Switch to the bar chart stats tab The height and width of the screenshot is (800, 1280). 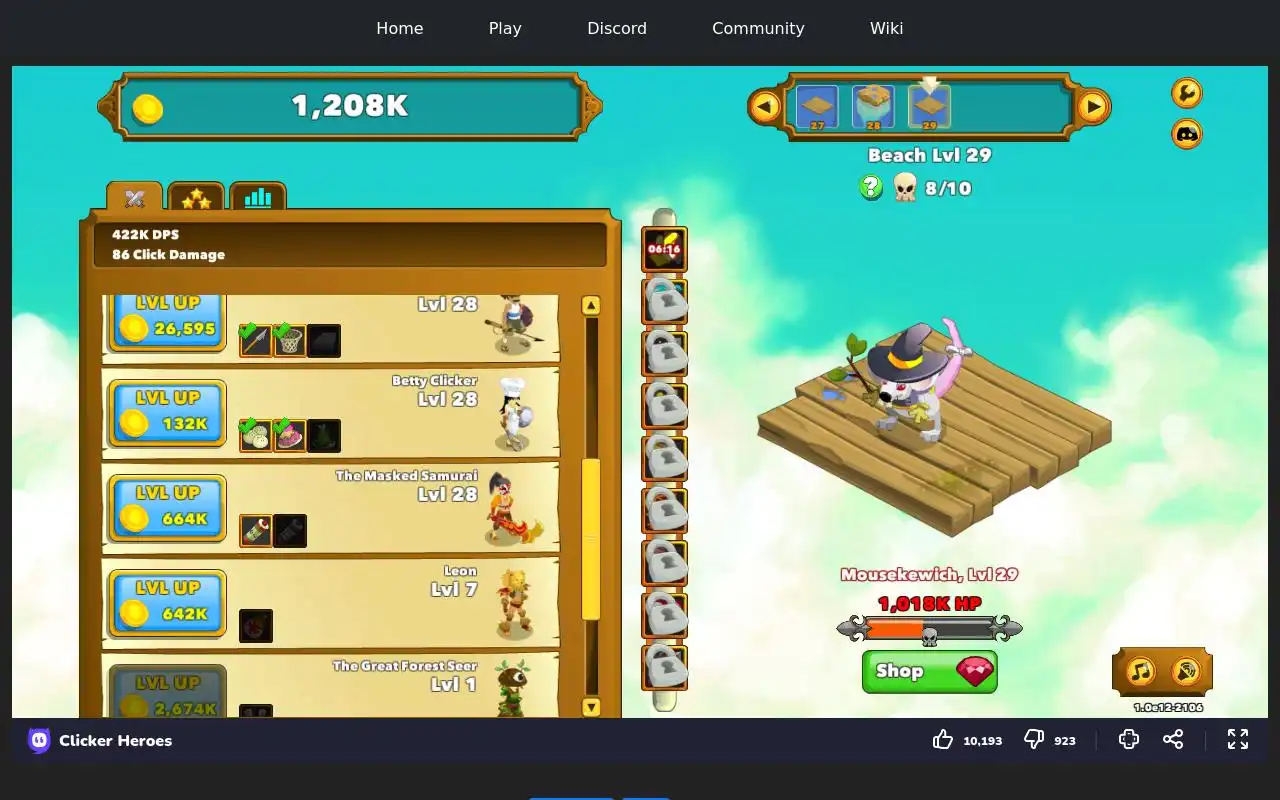point(258,197)
